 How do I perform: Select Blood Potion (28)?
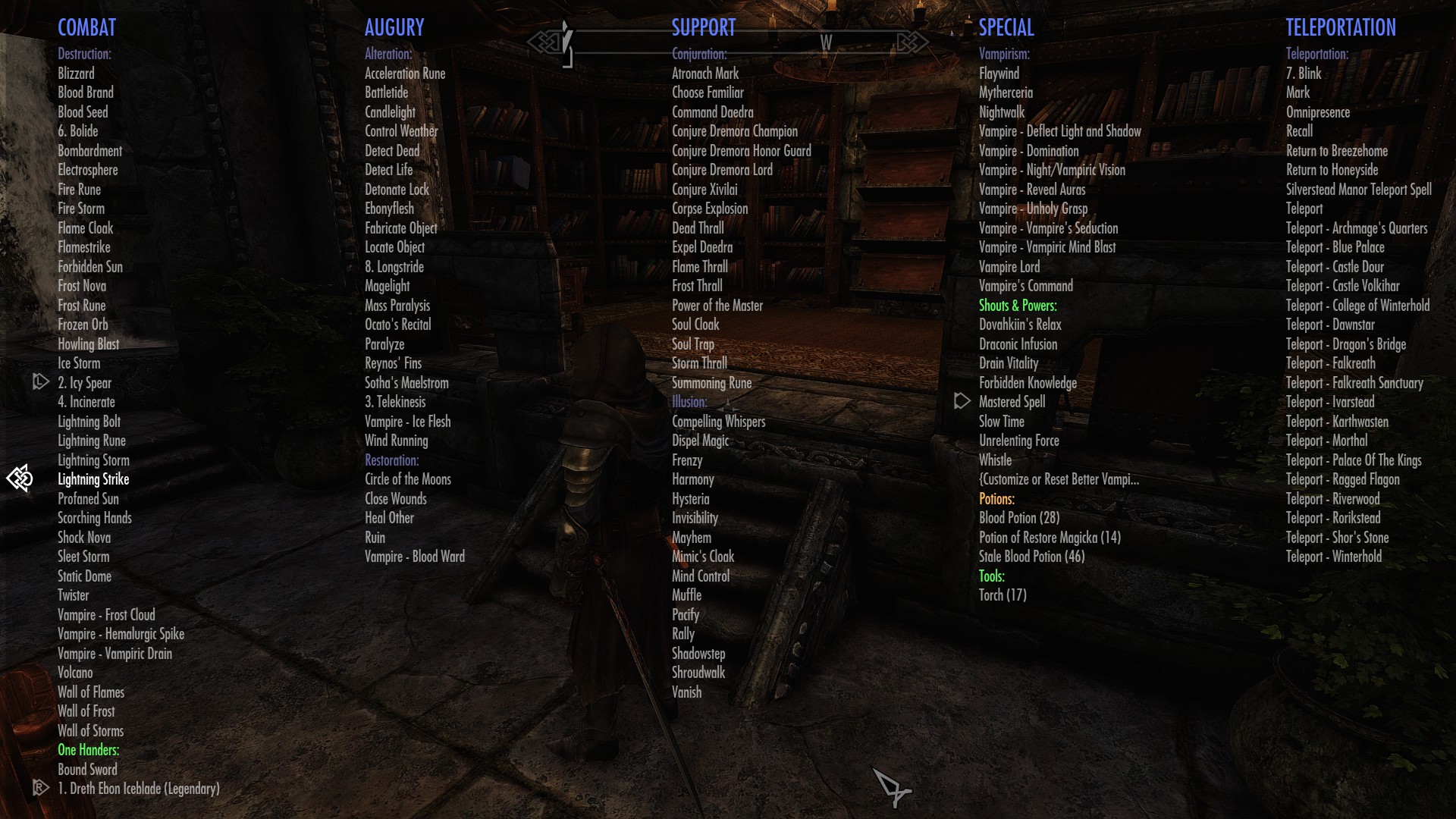click(x=1018, y=518)
